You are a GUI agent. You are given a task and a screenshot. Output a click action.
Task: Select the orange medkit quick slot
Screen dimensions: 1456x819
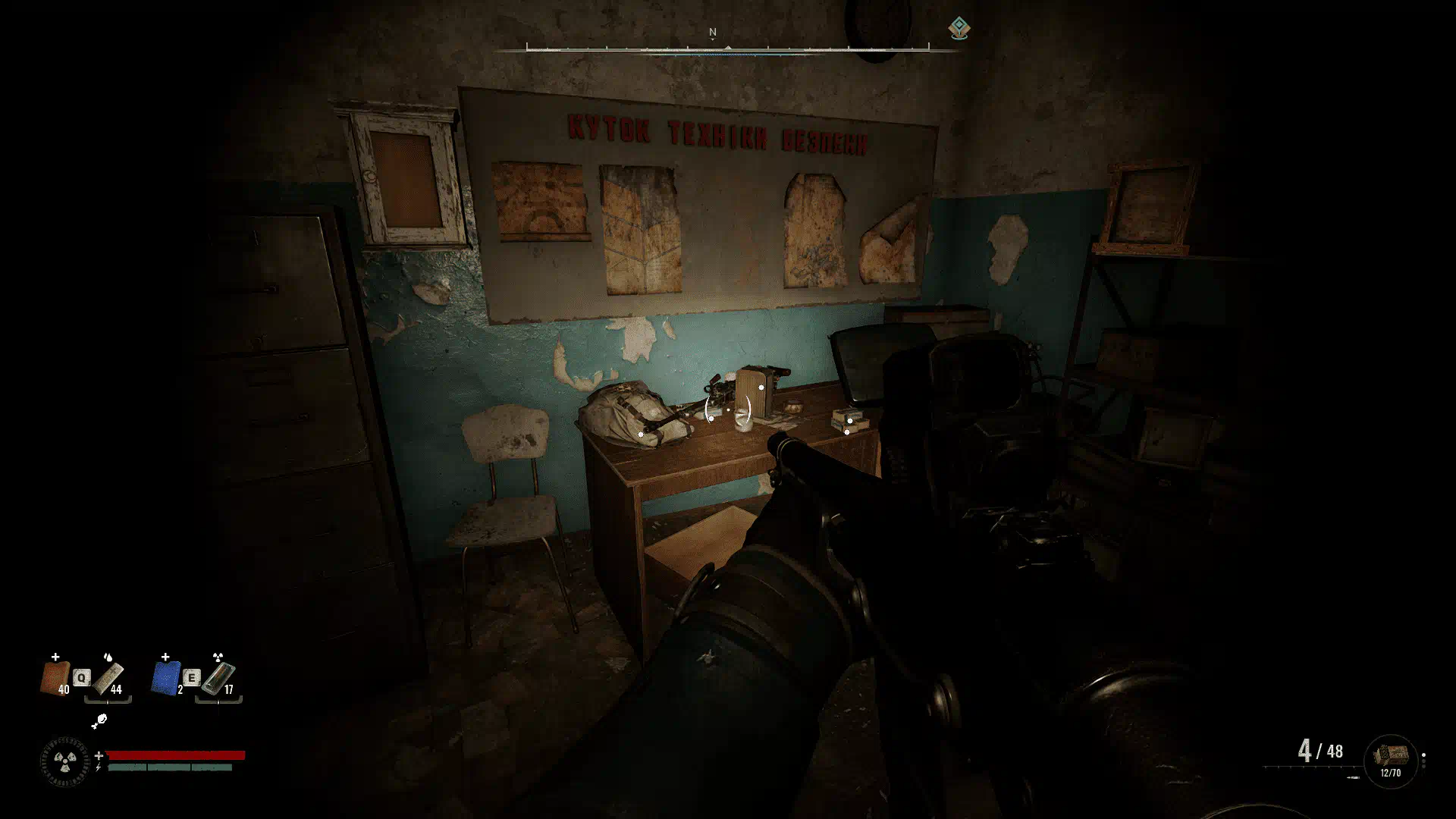click(x=55, y=677)
